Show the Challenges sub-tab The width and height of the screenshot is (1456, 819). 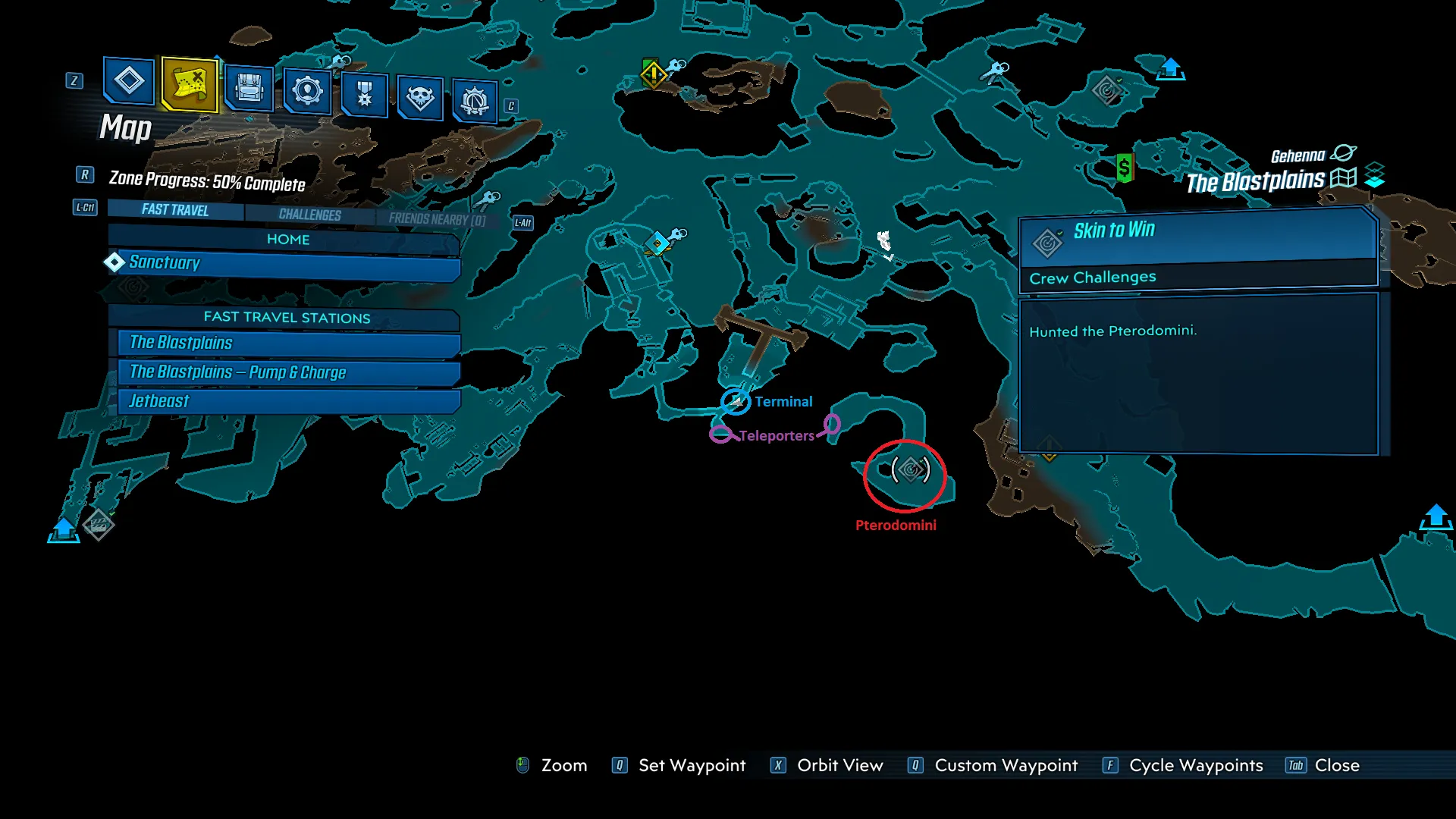[309, 215]
